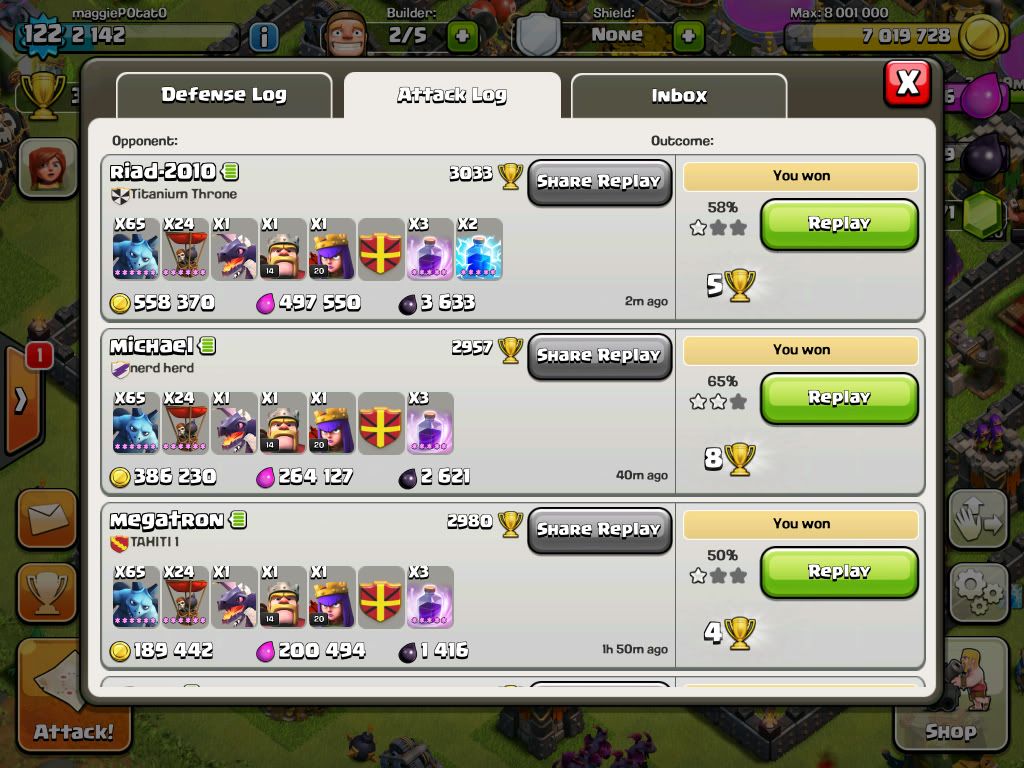Expand the side arrow panel with notification
This screenshot has width=1024, height=768.
point(22,400)
